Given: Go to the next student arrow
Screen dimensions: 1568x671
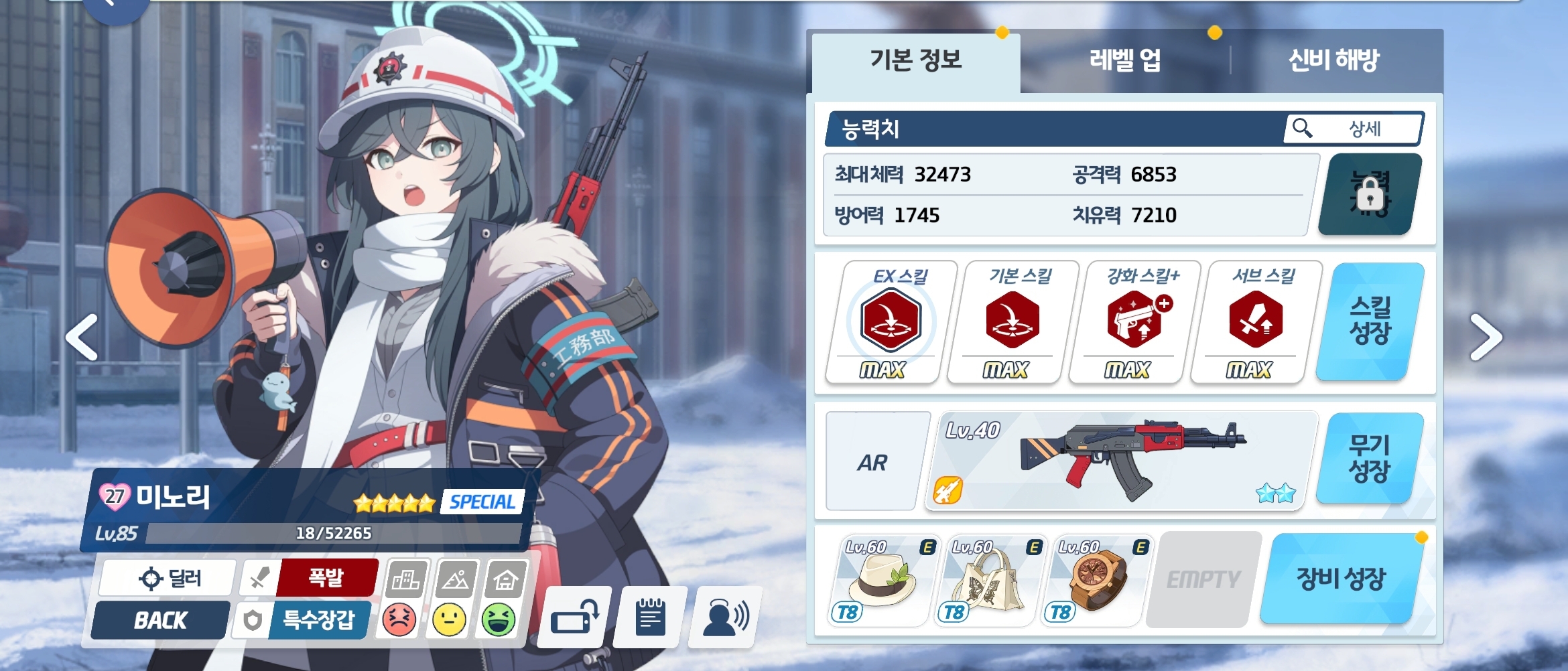Looking at the screenshot, I should click(x=1485, y=337).
